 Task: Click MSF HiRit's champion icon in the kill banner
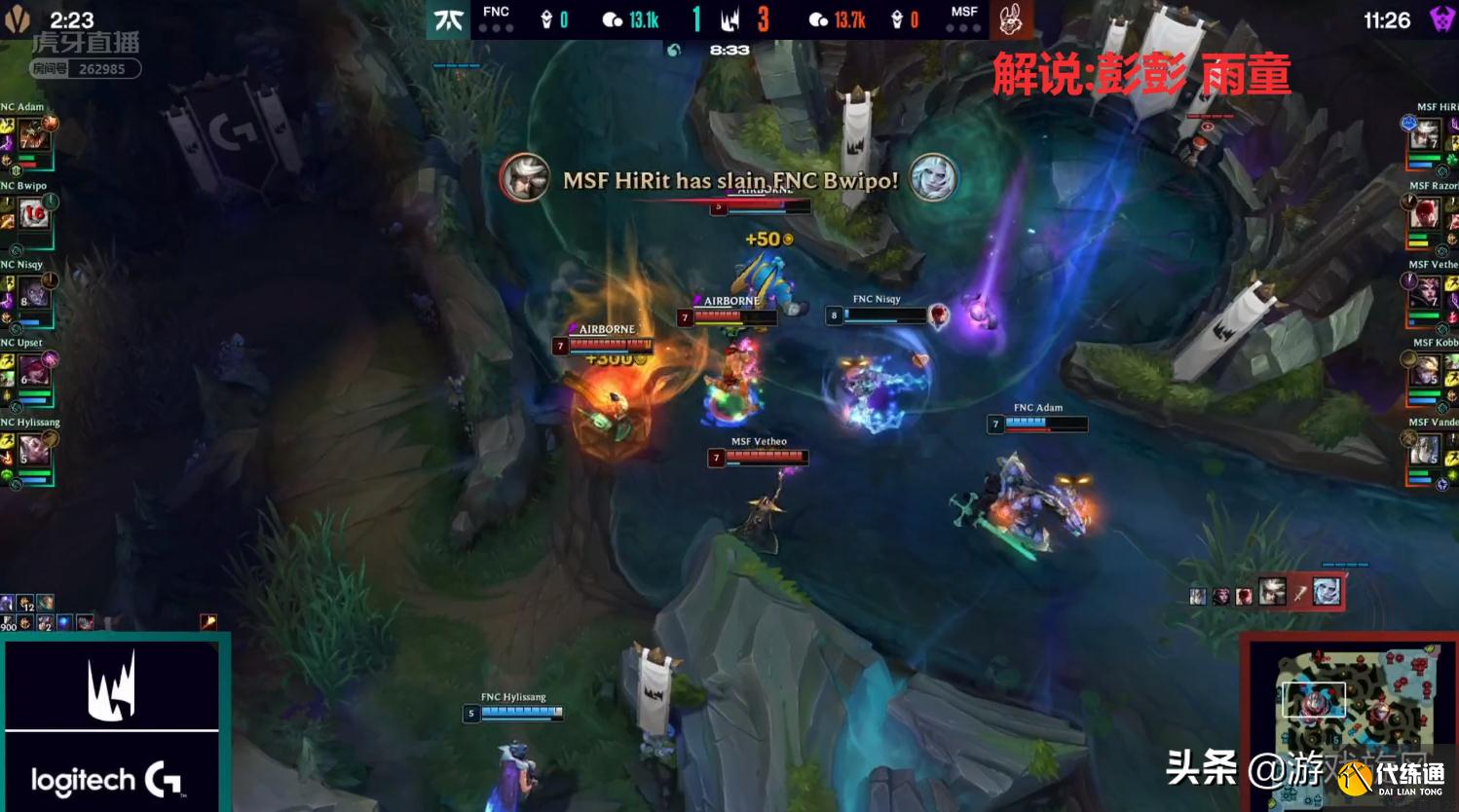tap(526, 179)
